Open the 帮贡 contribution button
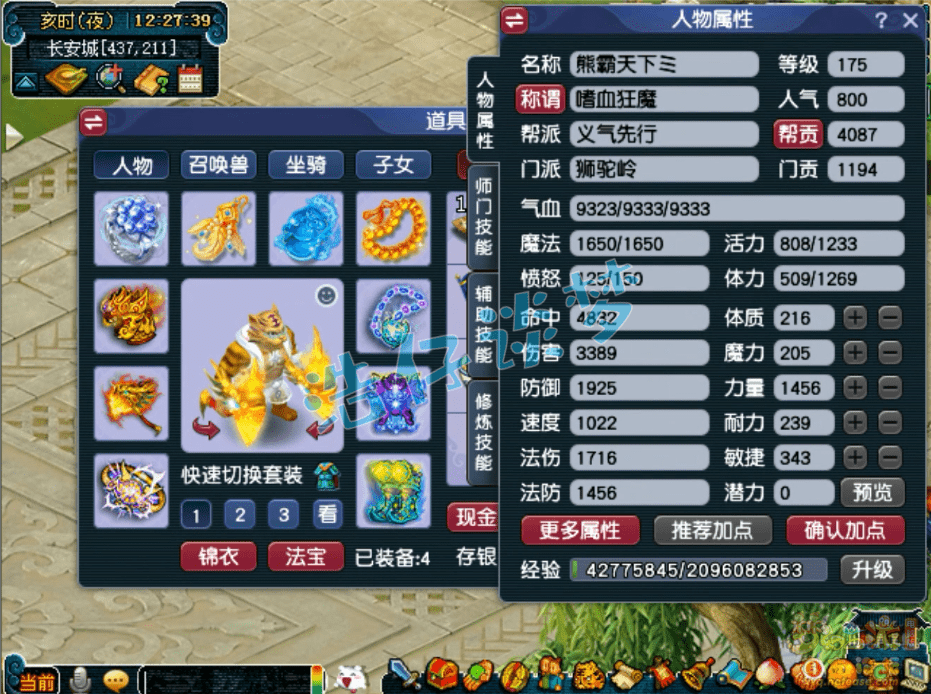931x694 pixels. click(798, 134)
